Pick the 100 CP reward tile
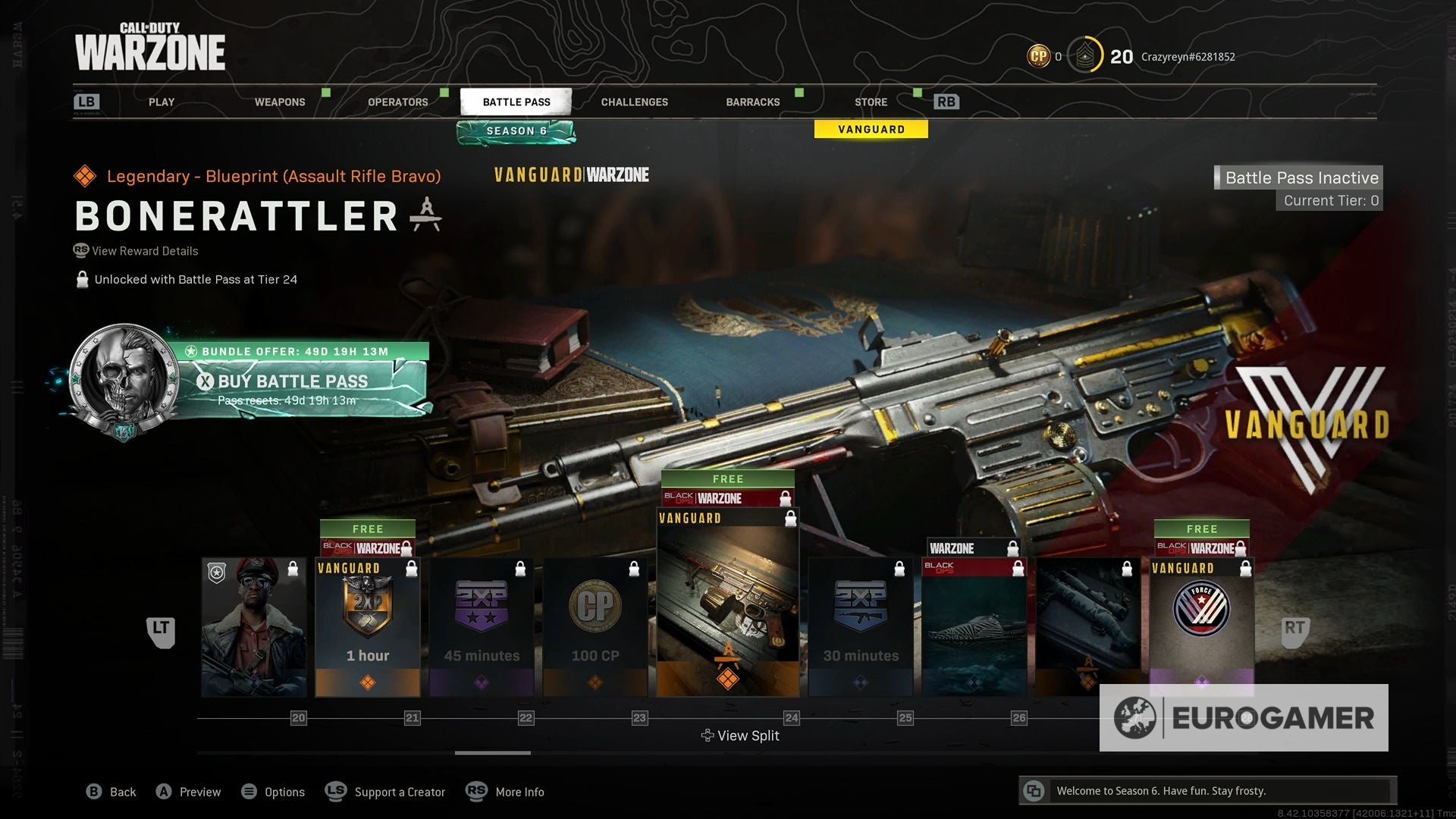The width and height of the screenshot is (1456, 819). (x=595, y=627)
